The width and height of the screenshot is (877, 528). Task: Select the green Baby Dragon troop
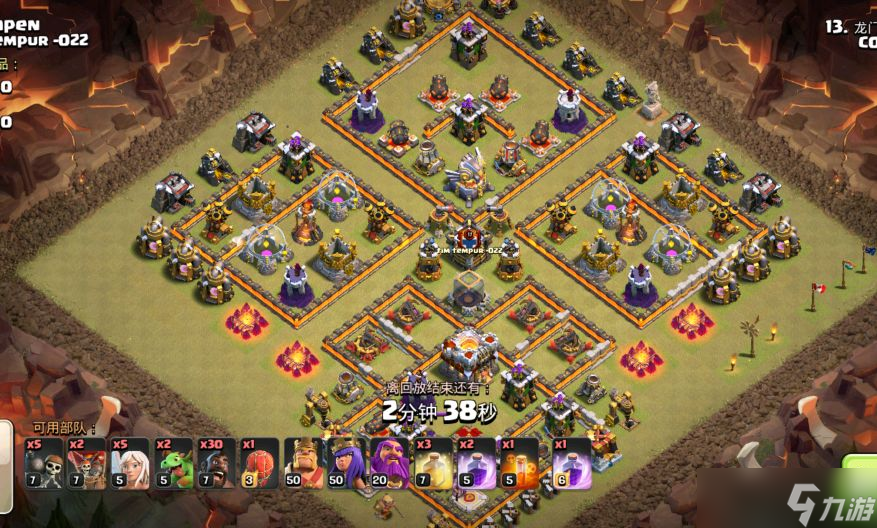tap(174, 463)
